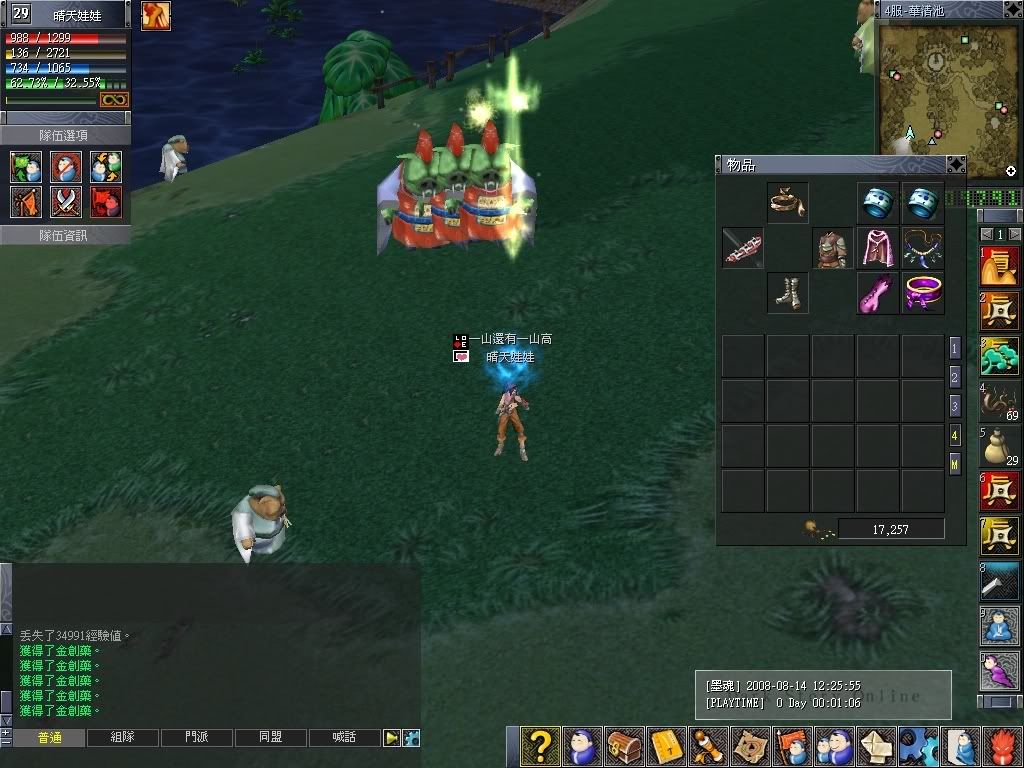1024x768 pixels.
Task: Use the gourd item in hotbar slot 5
Action: pos(999,447)
